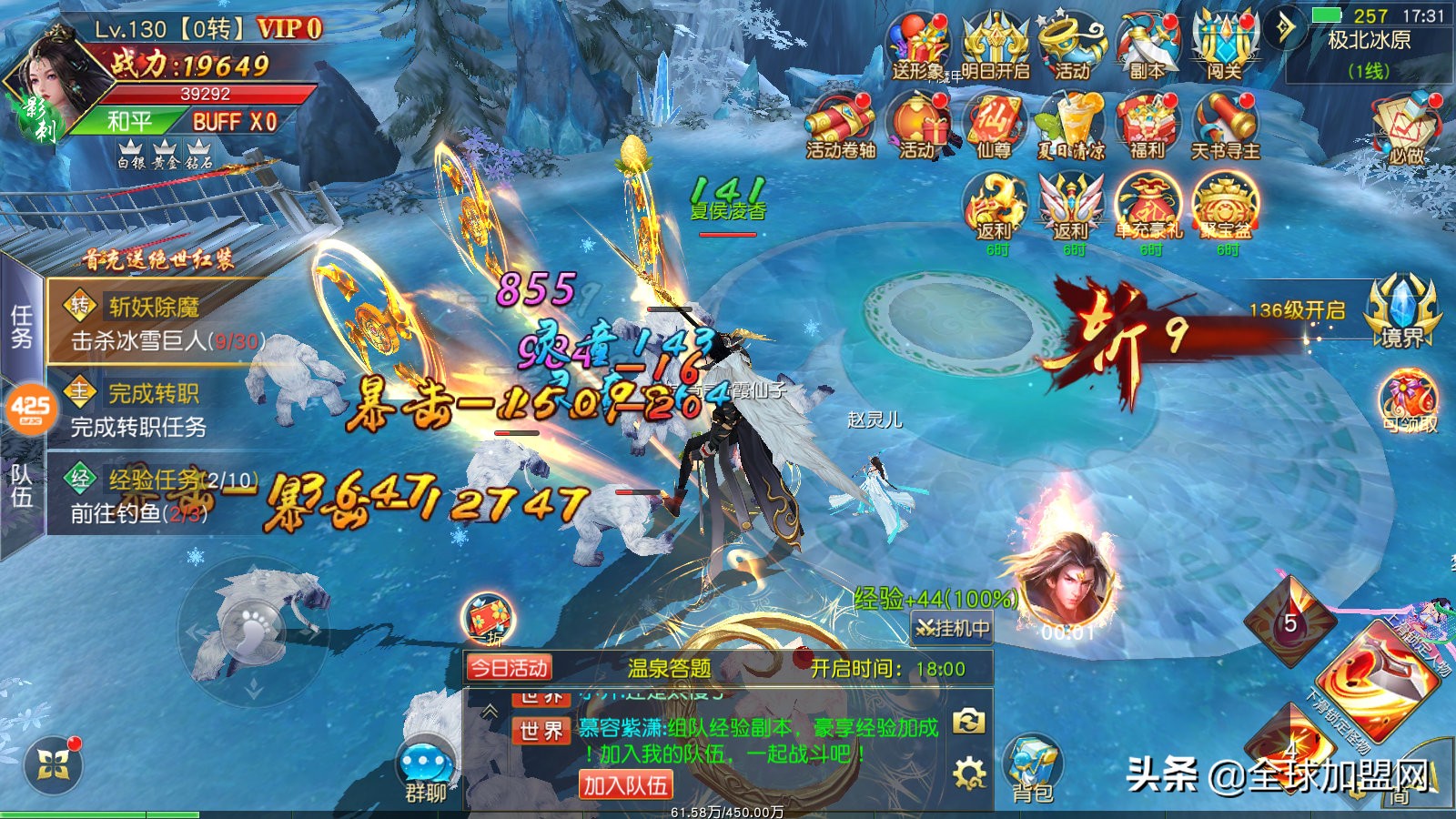Open the 境界 realm icon
Screen dimensions: 1456x819
click(1402, 311)
